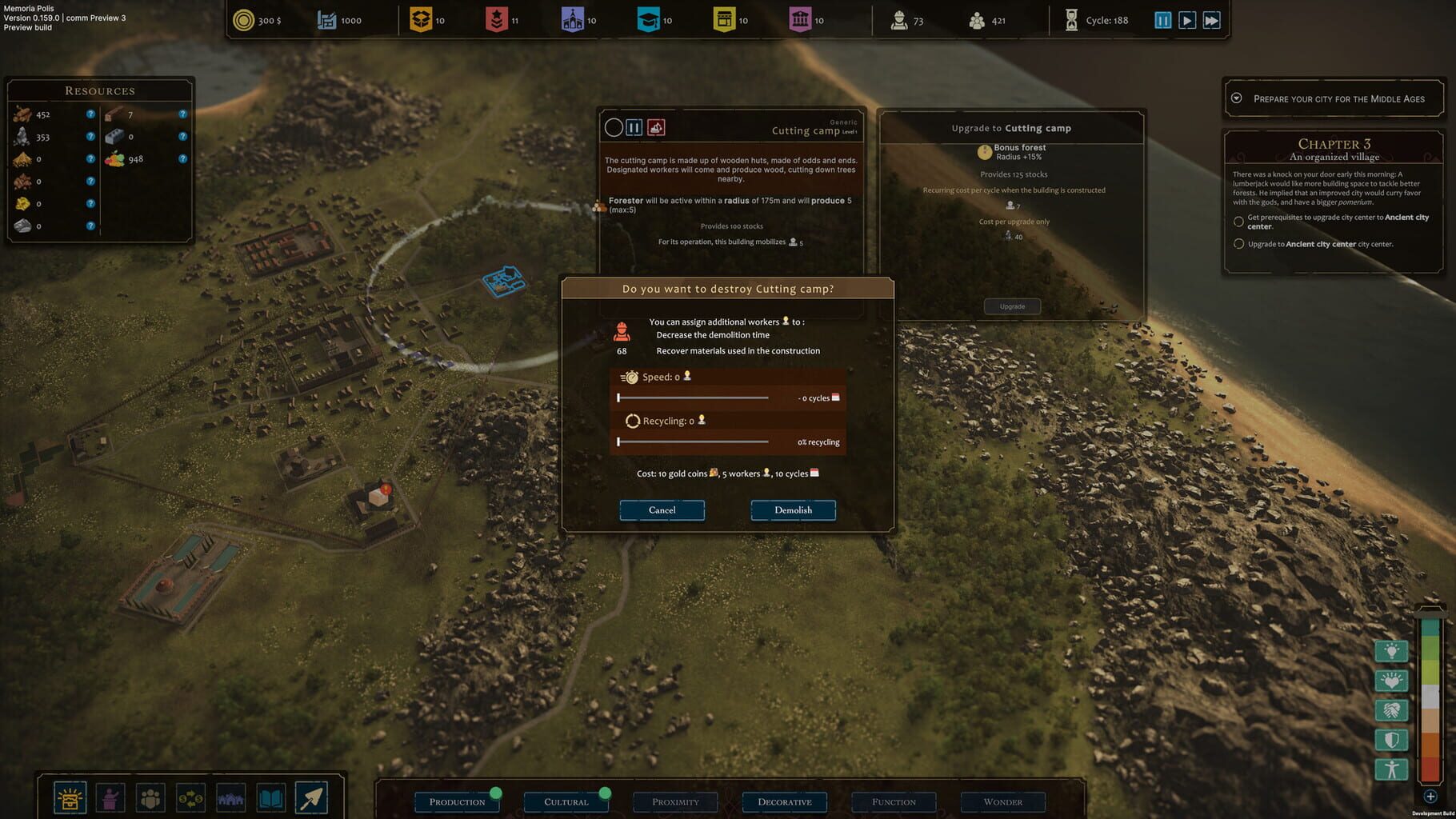The image size is (1456, 819).
Task: Select the Upgrade to Ancient city center radio option
Action: click(x=1238, y=244)
